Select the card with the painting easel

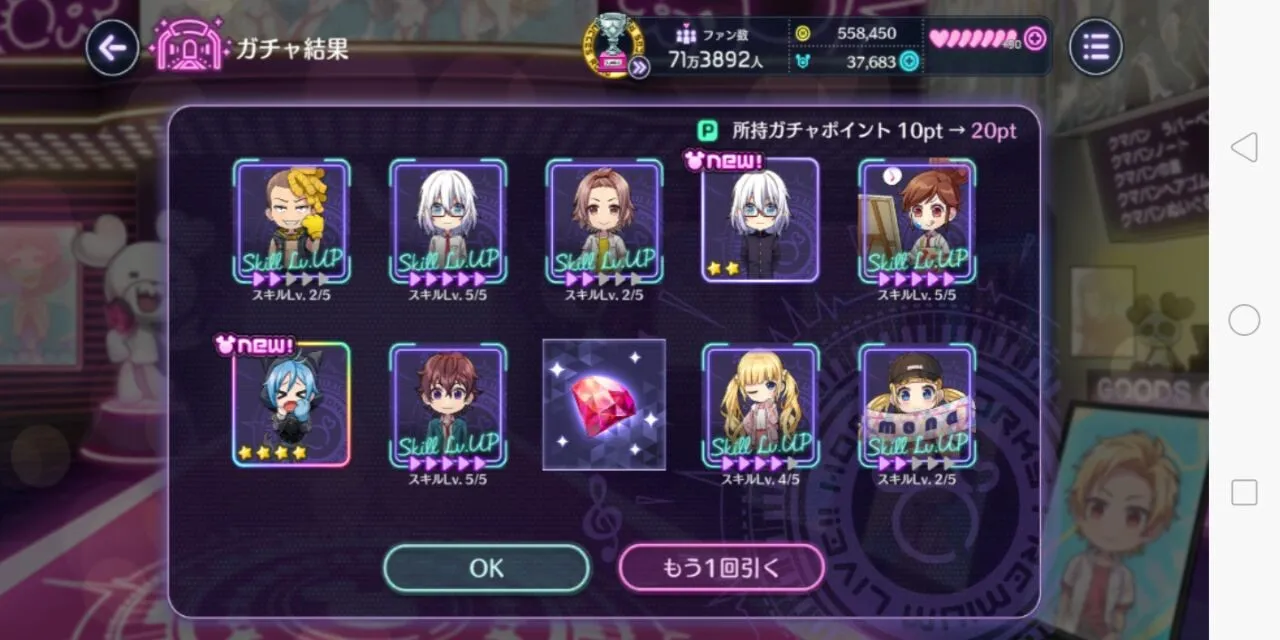click(917, 220)
